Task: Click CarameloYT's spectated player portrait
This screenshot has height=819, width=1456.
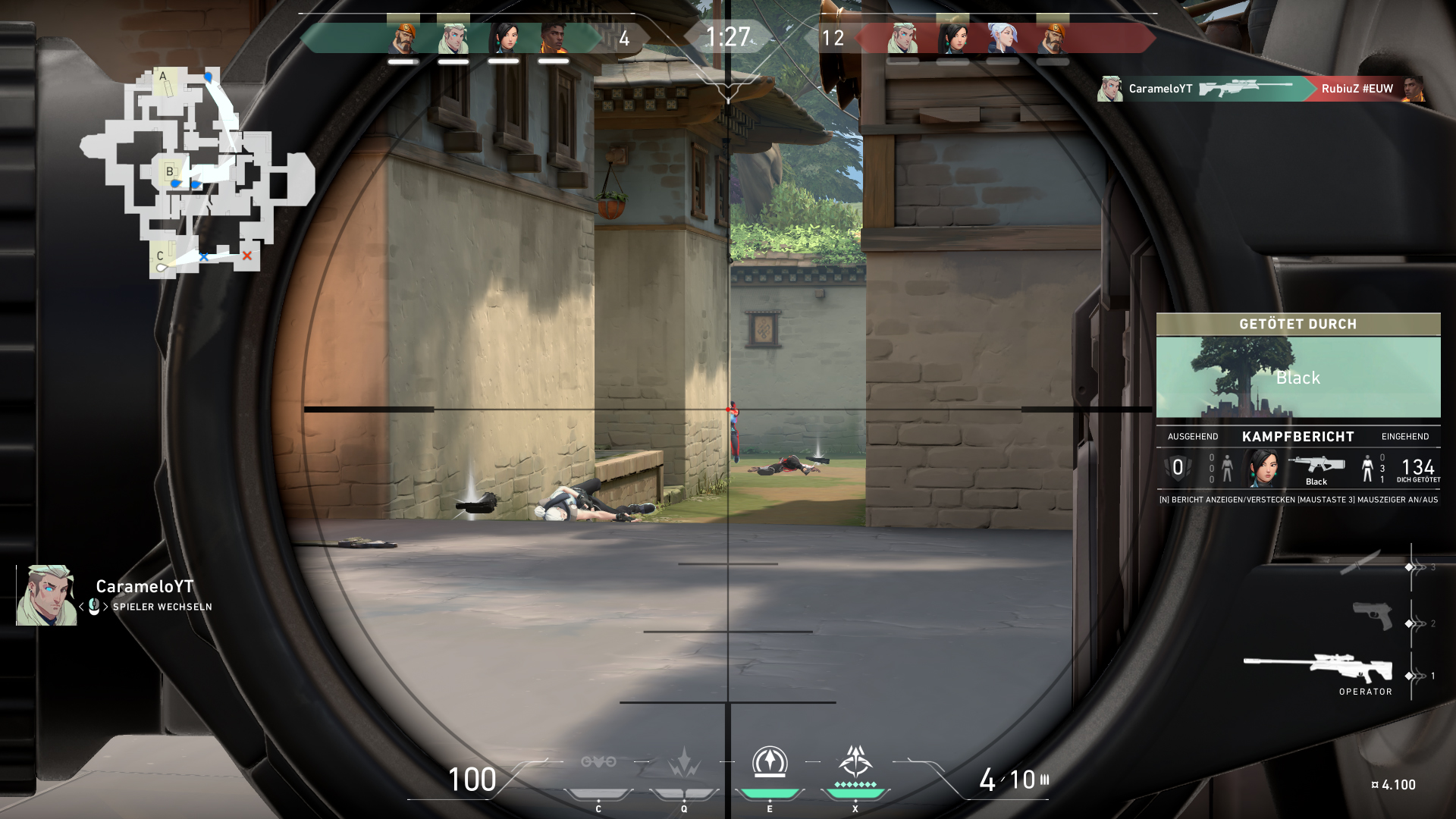Action: click(47, 595)
